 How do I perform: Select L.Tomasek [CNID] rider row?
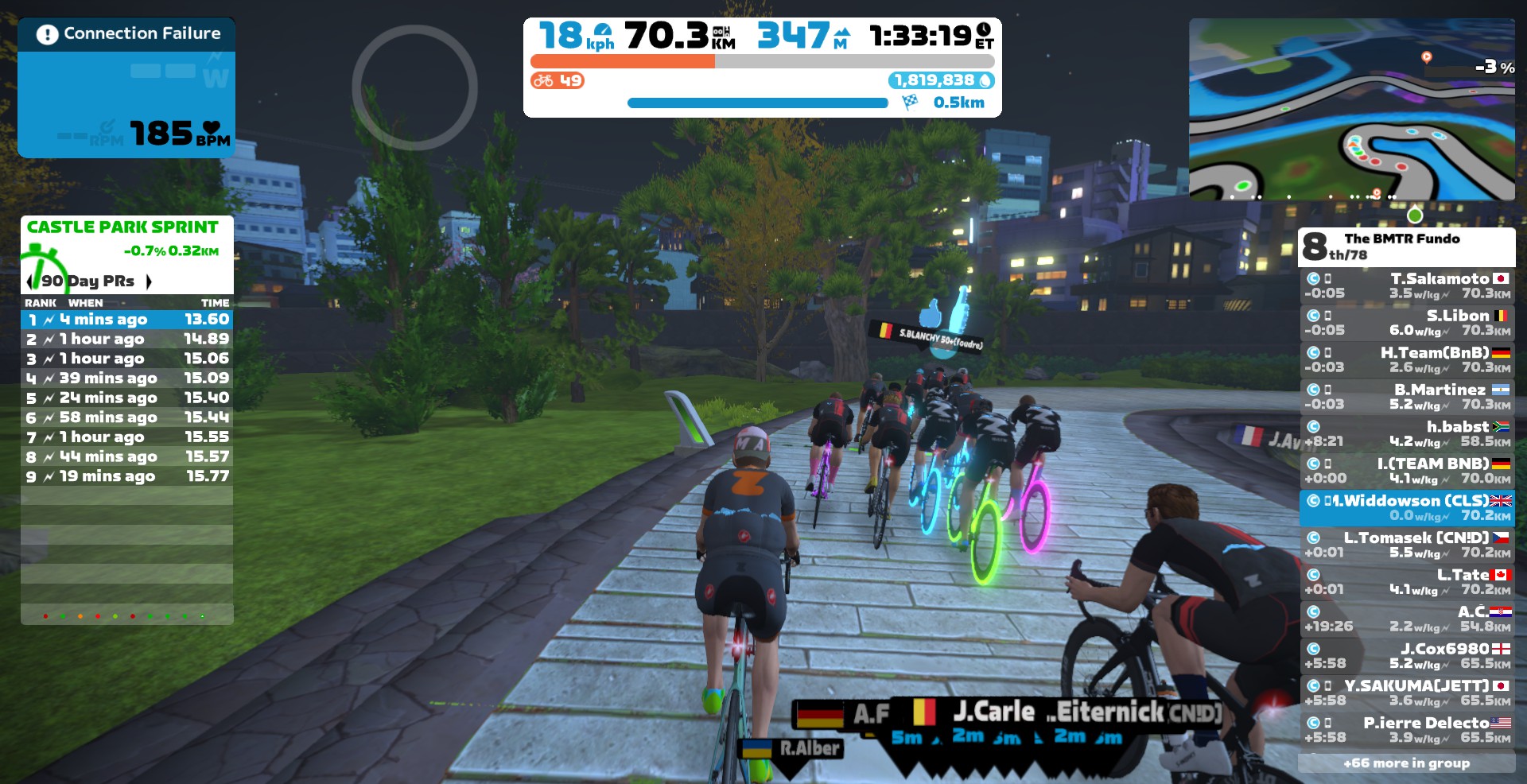(x=1406, y=545)
